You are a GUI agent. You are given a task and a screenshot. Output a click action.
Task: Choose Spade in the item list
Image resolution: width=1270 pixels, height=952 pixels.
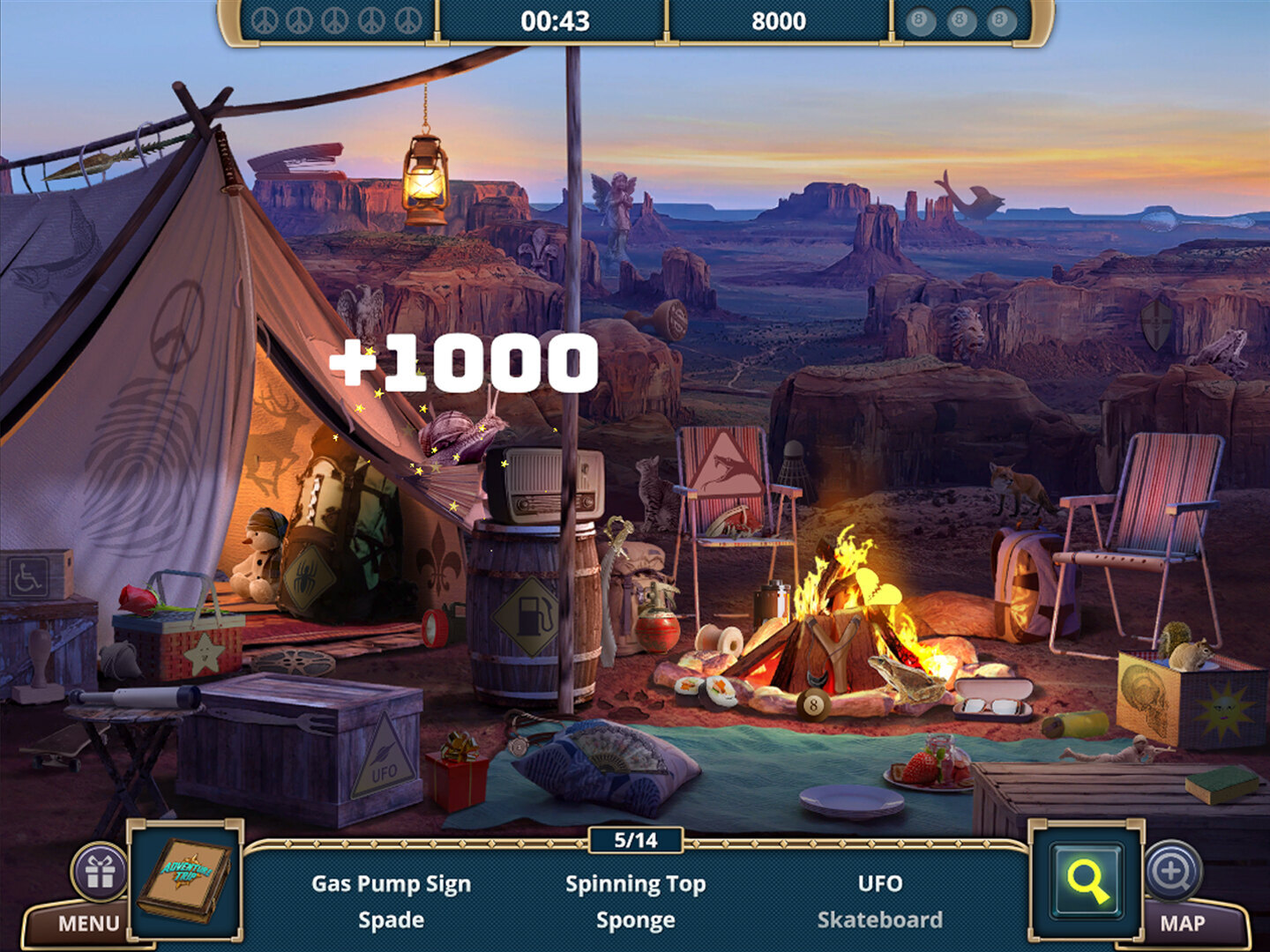point(391,920)
